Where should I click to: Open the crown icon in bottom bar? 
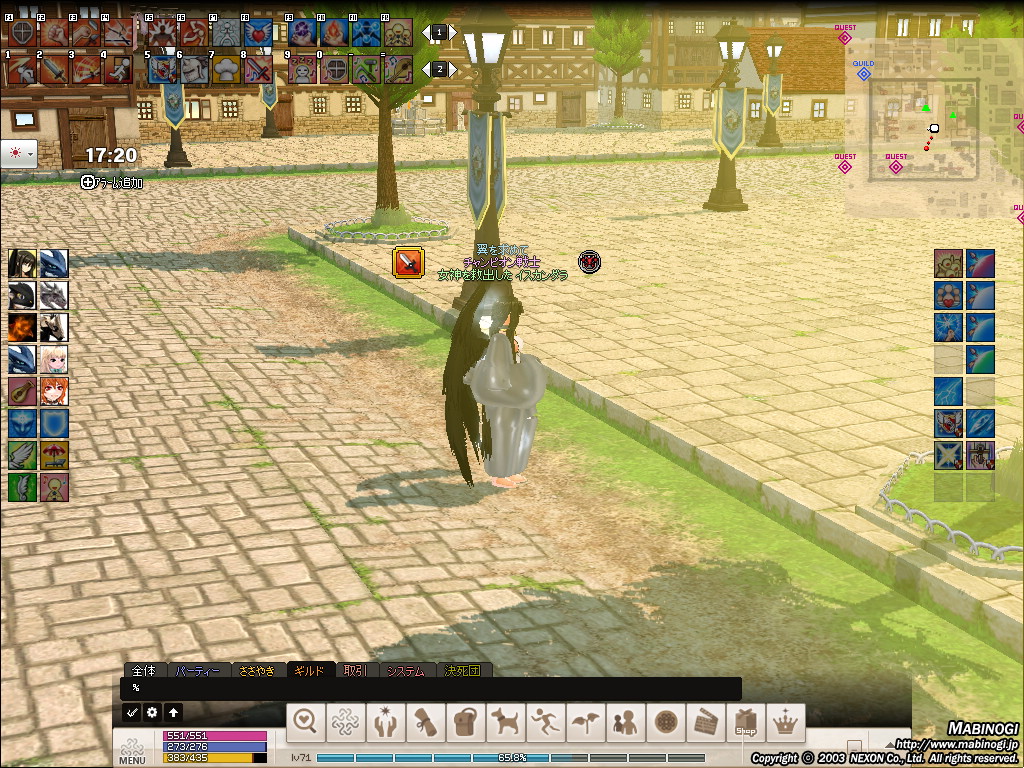pyautogui.click(x=784, y=721)
